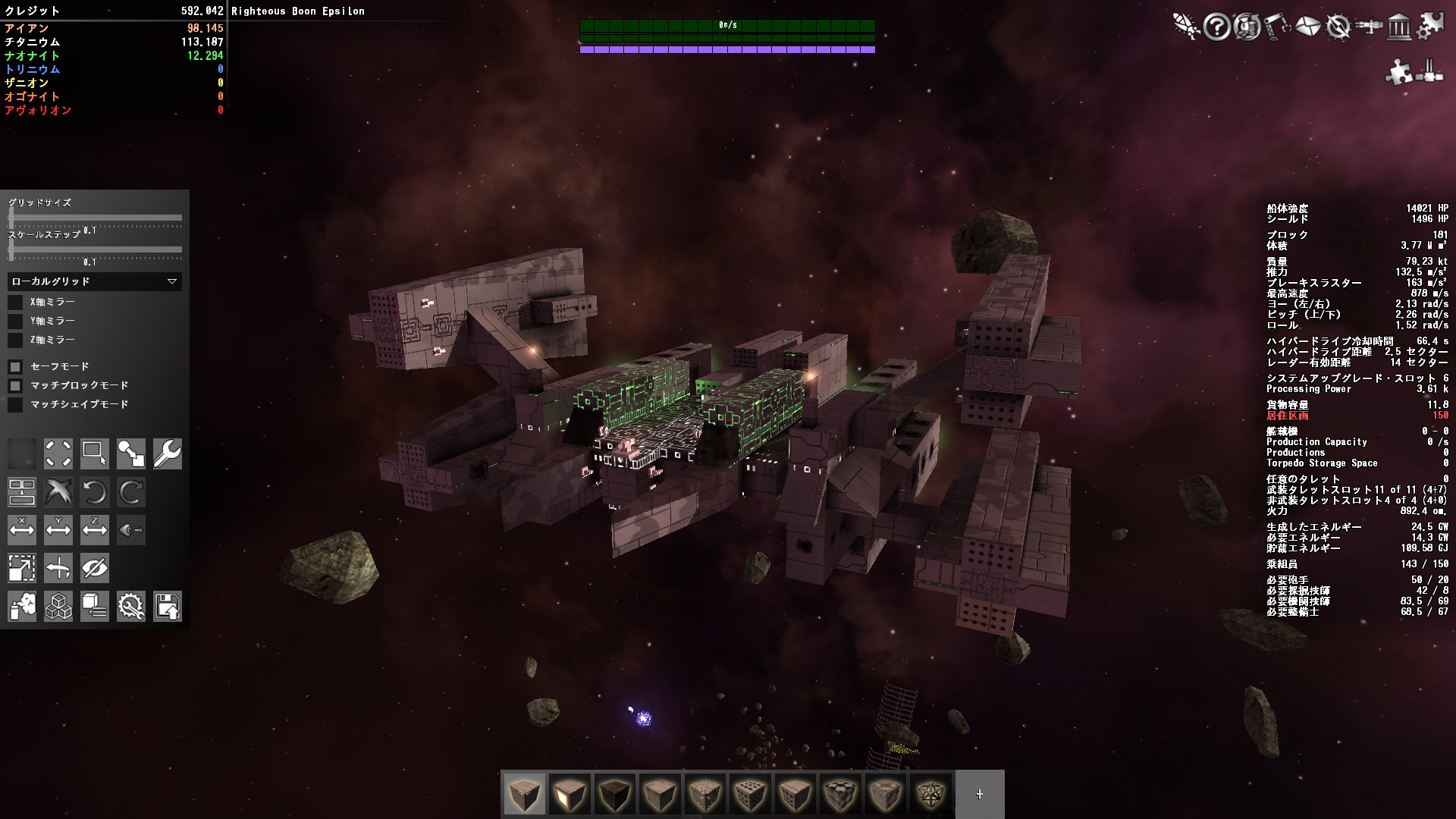
Task: Select the first block thumbnail in the hotbar
Action: pyautogui.click(x=524, y=794)
